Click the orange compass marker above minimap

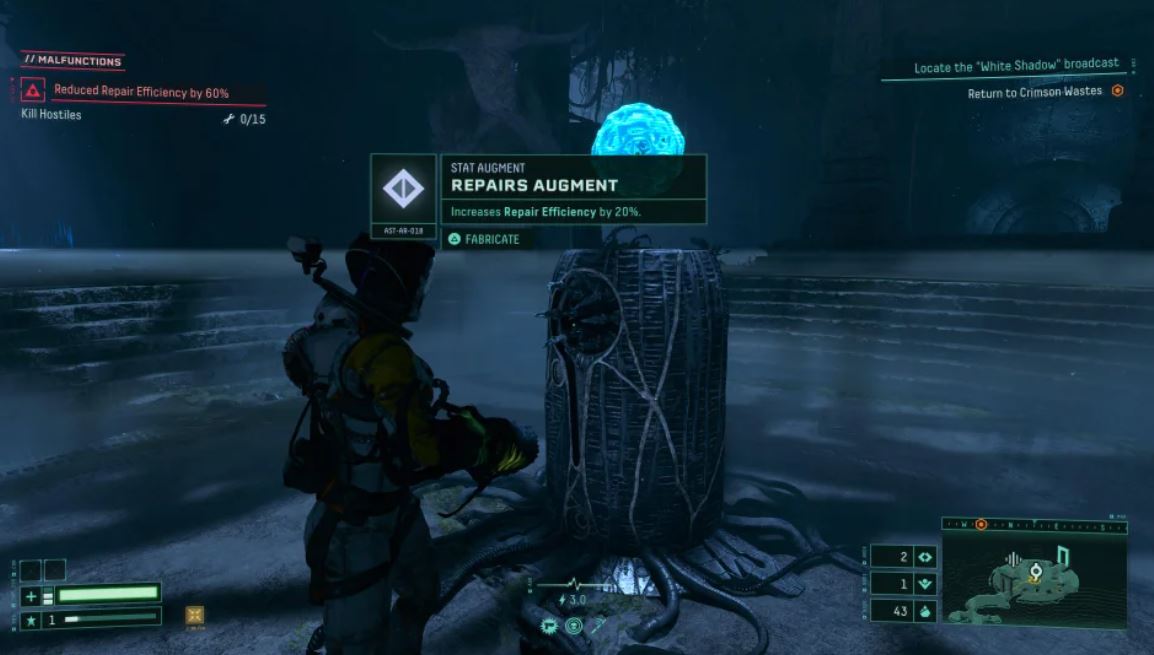pos(981,524)
